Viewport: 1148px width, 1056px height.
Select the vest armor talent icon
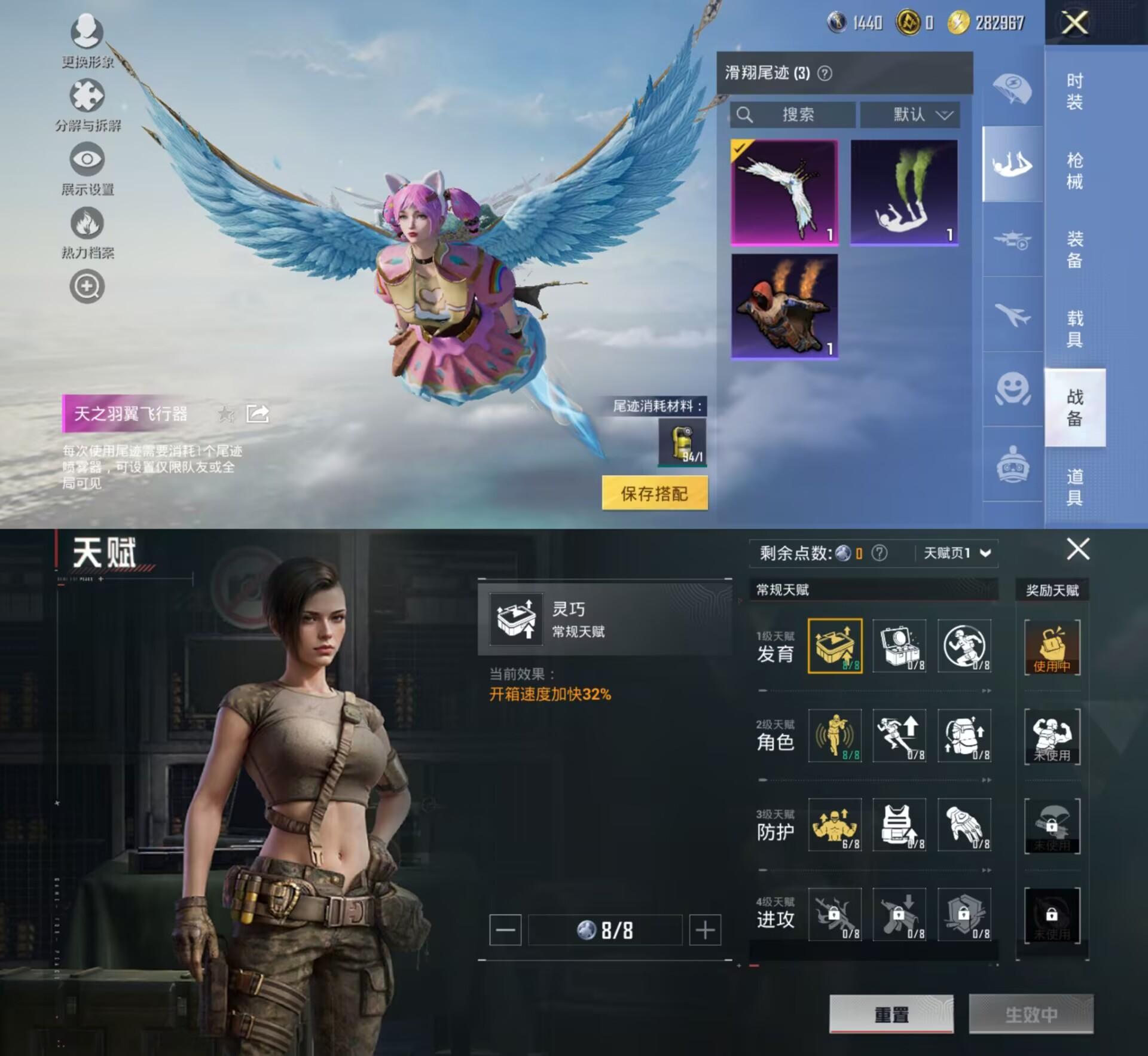pyautogui.click(x=899, y=825)
